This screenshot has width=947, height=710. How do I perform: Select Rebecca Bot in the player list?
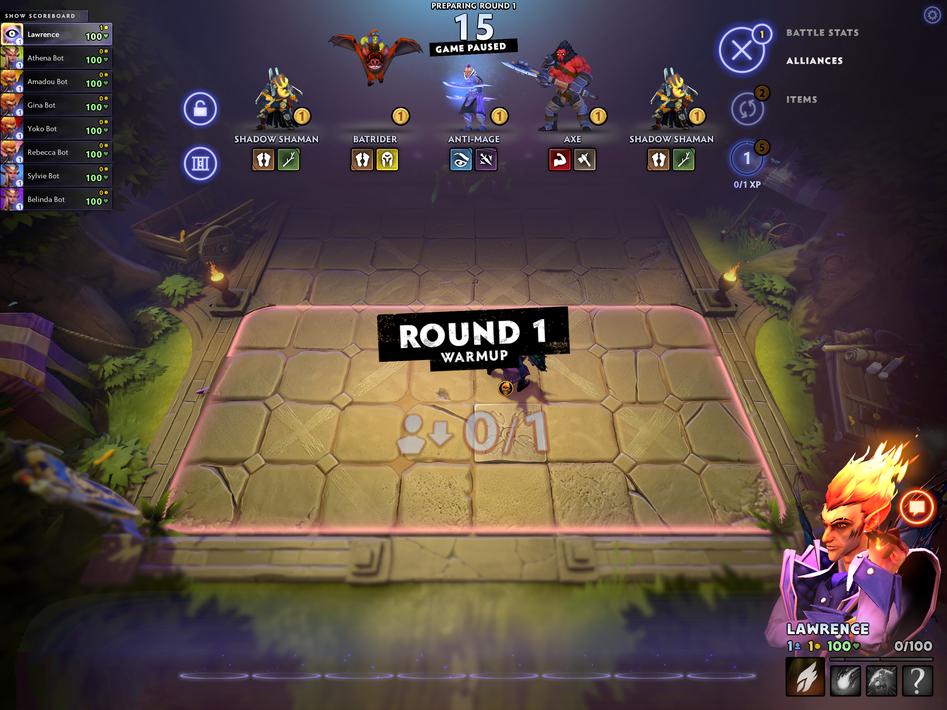pyautogui.click(x=57, y=153)
